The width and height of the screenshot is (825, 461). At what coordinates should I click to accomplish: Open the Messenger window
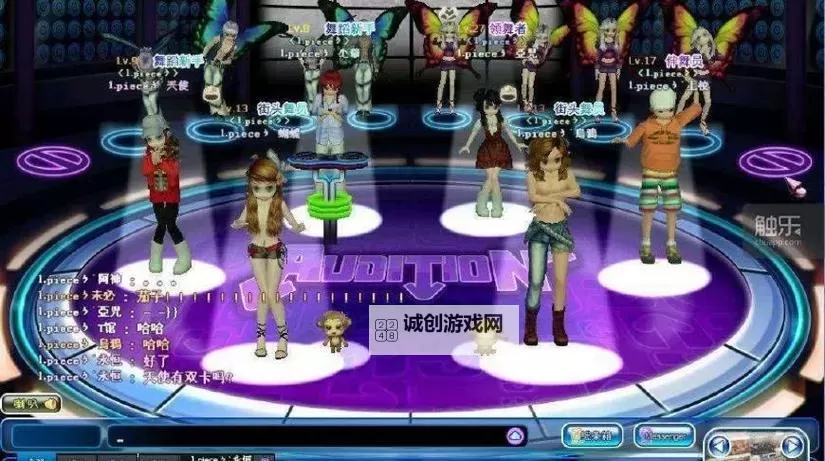point(663,436)
